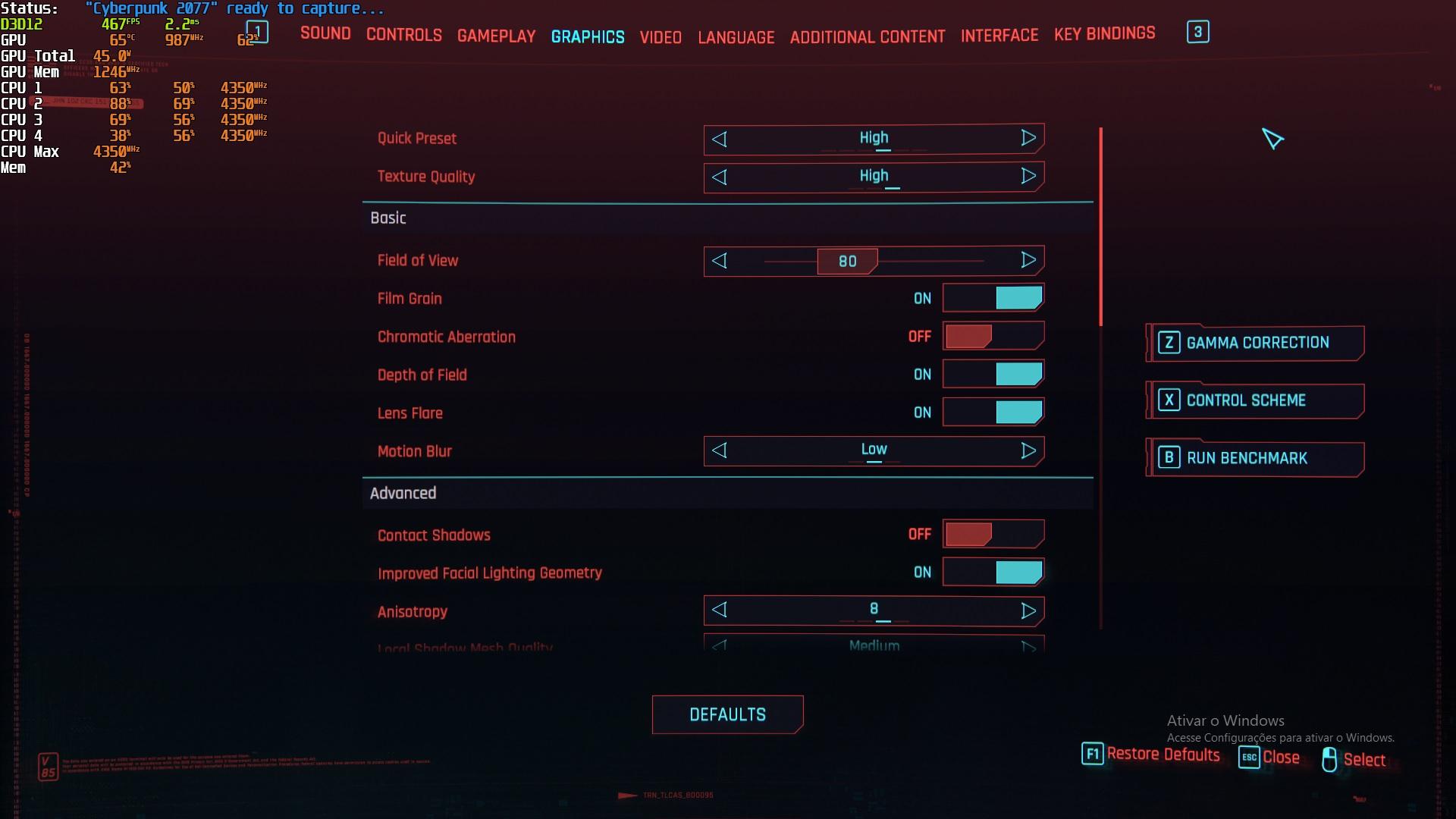Switch to the Video tab
This screenshot has height=819, width=1456.
[x=660, y=36]
